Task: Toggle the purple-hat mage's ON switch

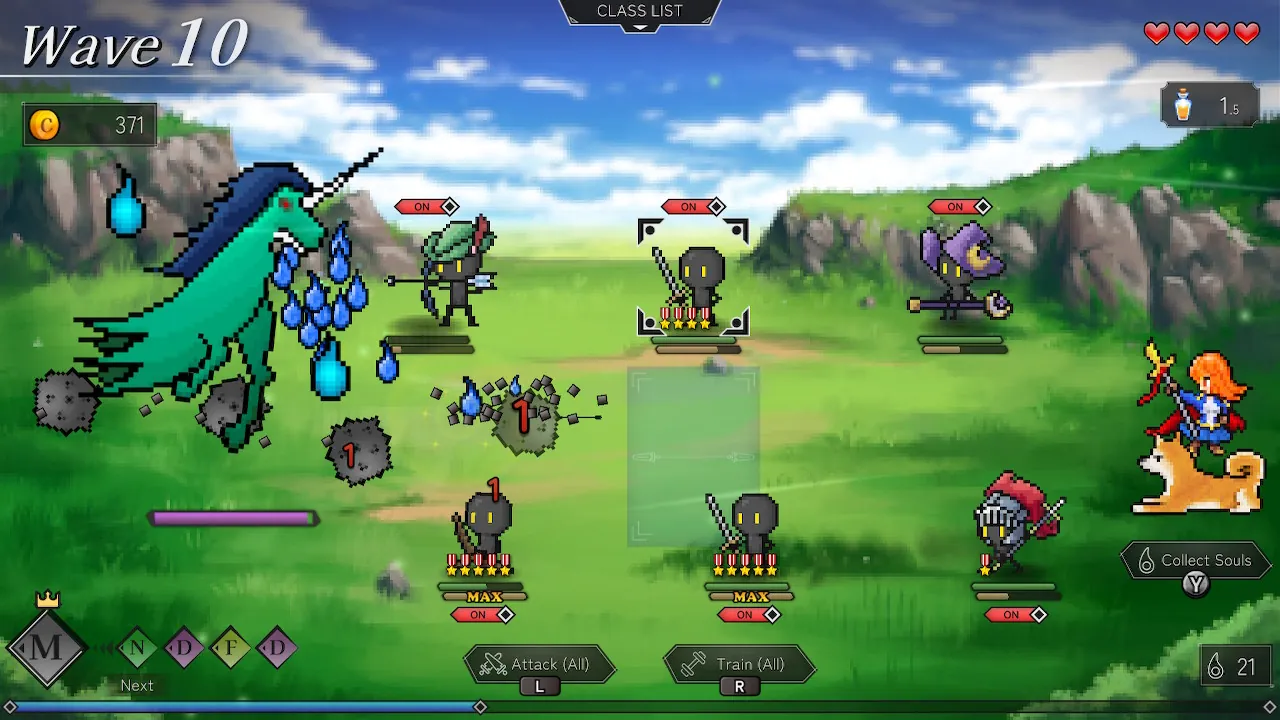Action: 960,207
